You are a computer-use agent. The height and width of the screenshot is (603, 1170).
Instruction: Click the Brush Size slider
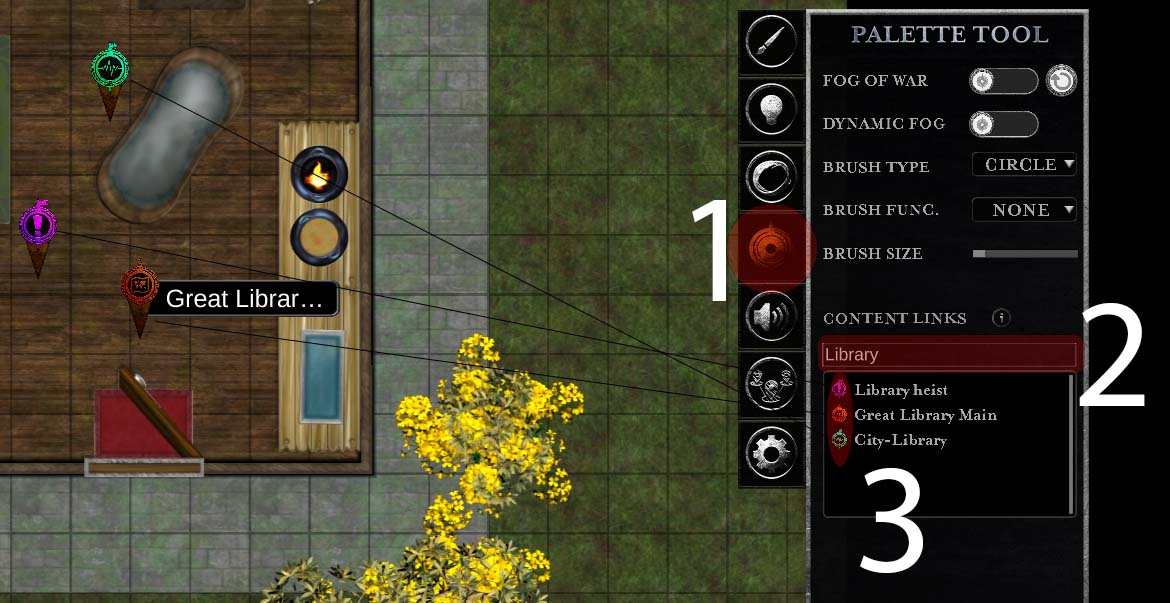1025,254
